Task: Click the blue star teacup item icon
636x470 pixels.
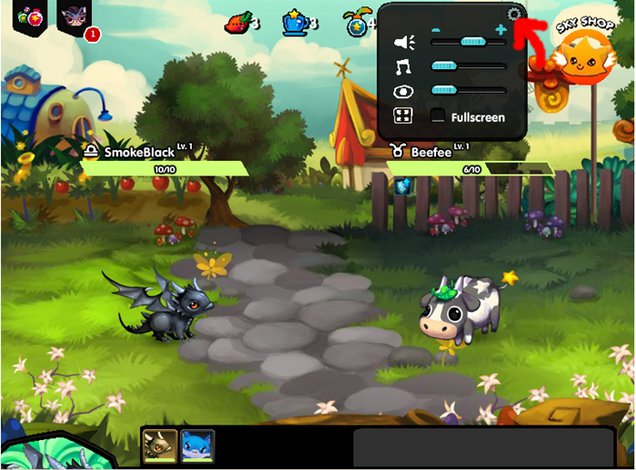Action: [x=294, y=20]
